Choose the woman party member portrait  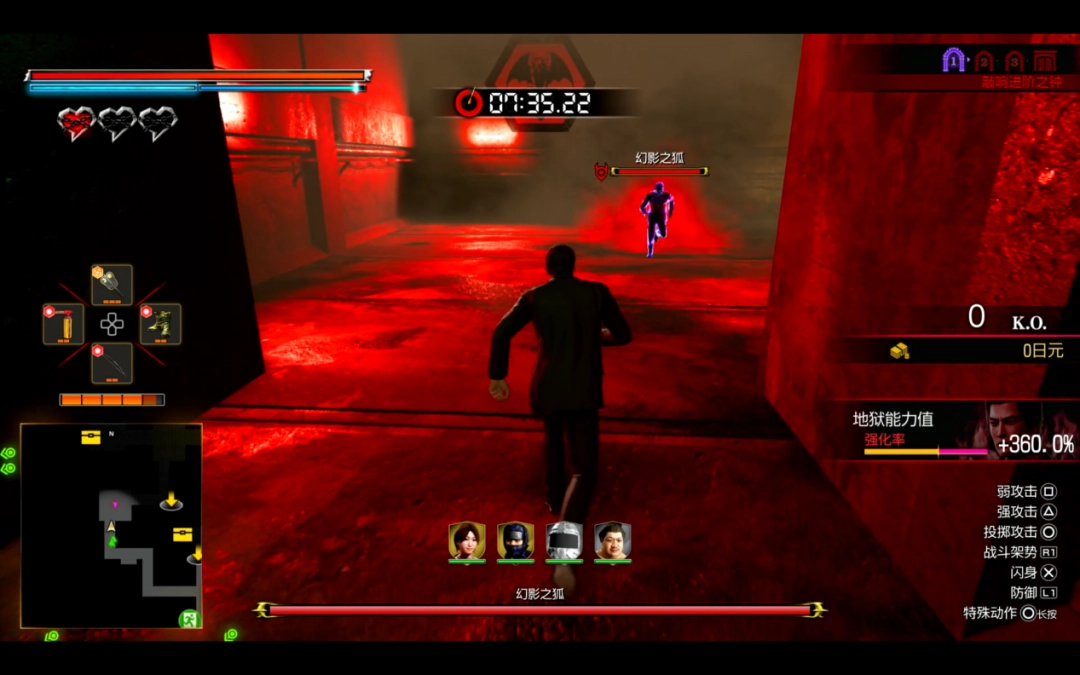click(x=467, y=541)
